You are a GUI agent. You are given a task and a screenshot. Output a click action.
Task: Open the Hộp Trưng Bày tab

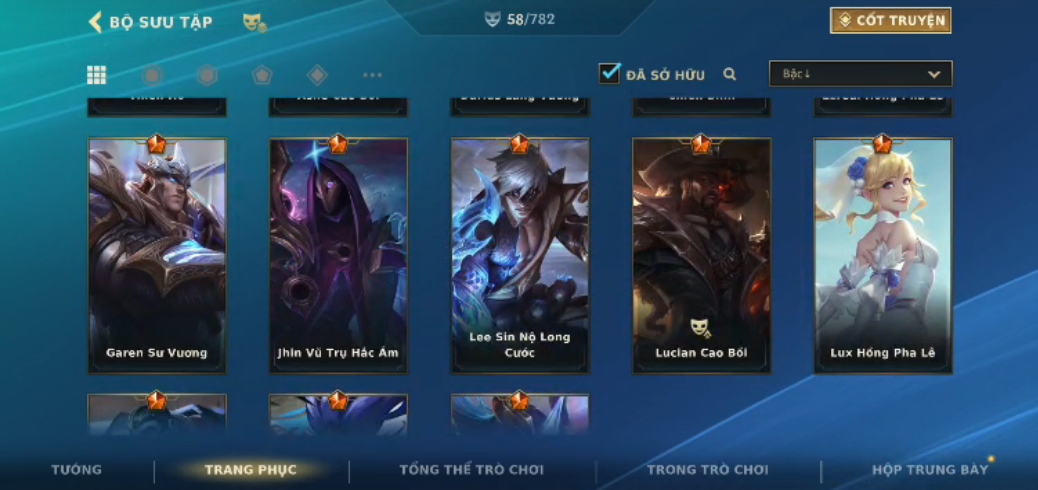(x=930, y=470)
